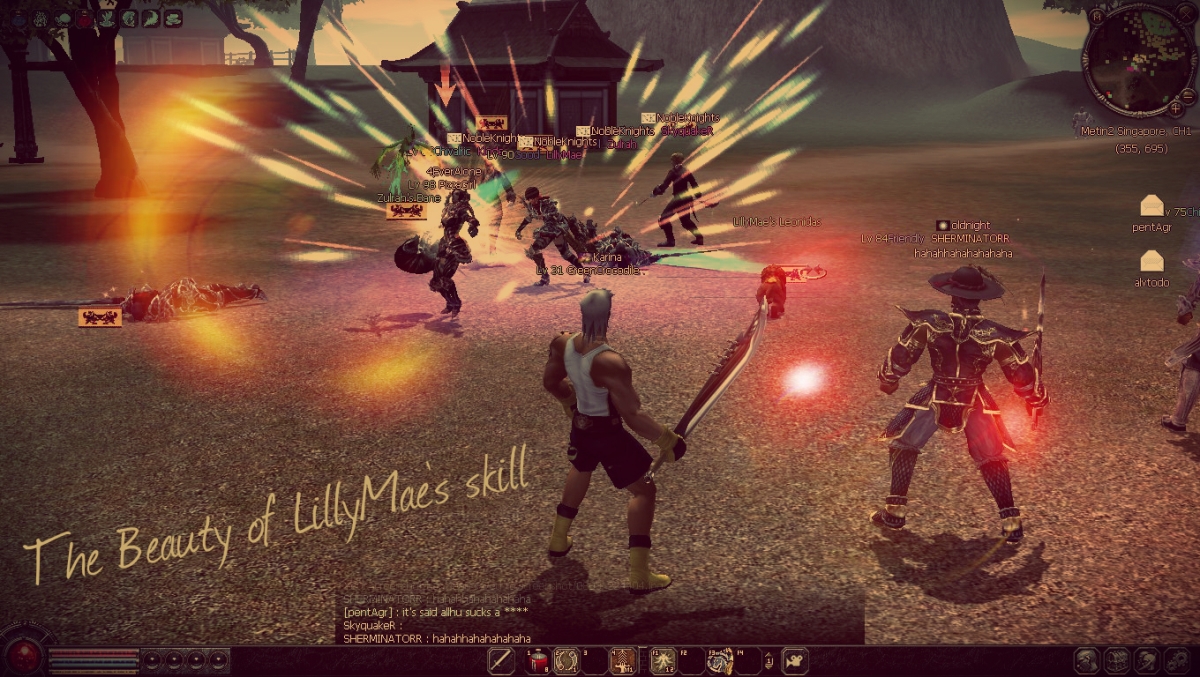Open the large map with the M button
Viewport: 1200px width, 677px height.
1097,16
